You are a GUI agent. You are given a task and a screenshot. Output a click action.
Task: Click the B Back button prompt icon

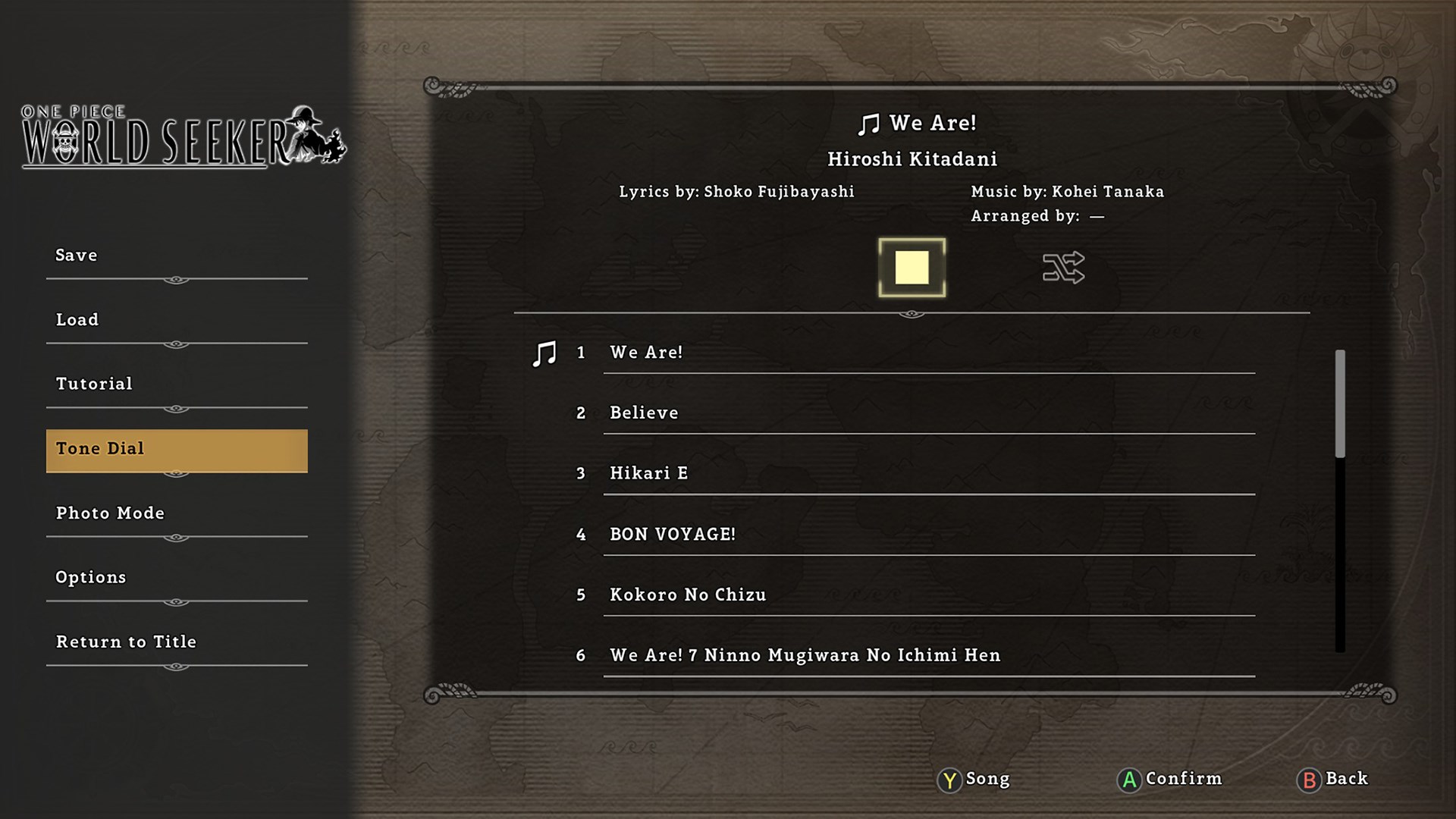(x=1308, y=780)
